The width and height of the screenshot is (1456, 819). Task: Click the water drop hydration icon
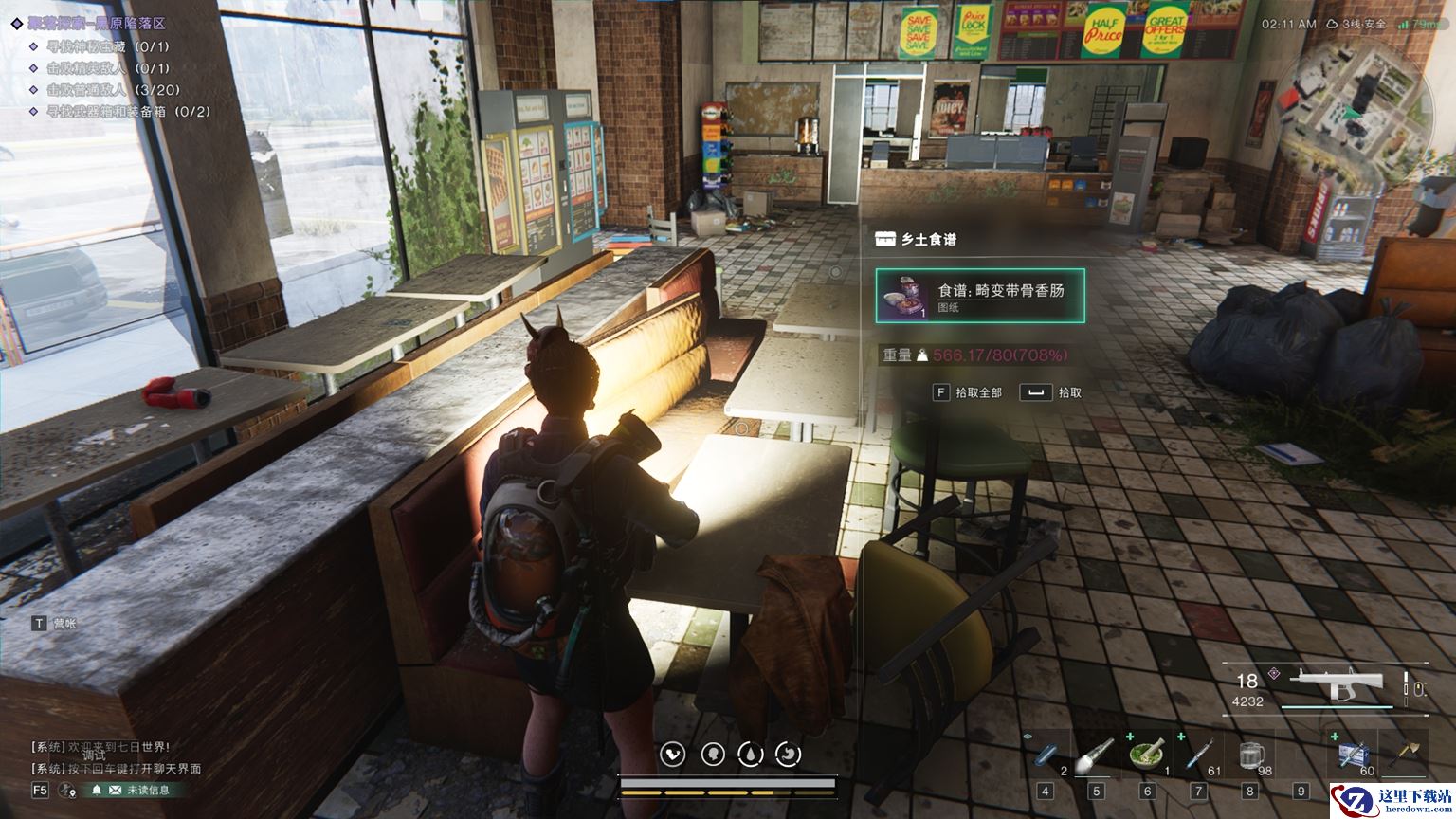[750, 755]
